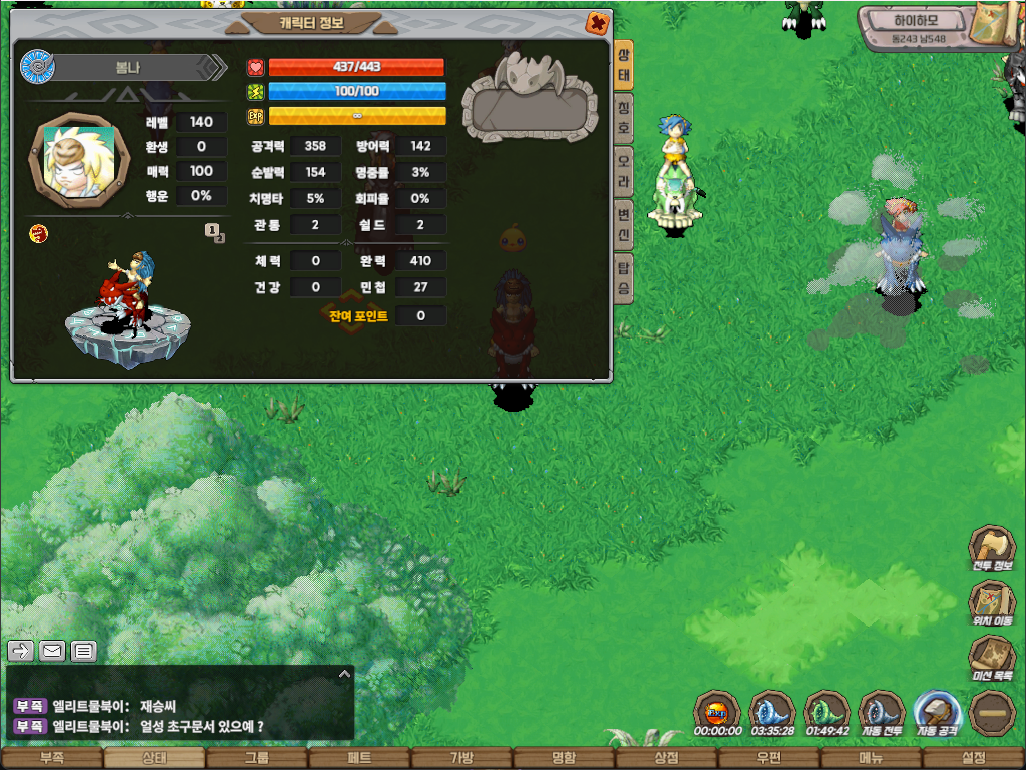Toggle the 자동 공격 hammer button

point(938,713)
